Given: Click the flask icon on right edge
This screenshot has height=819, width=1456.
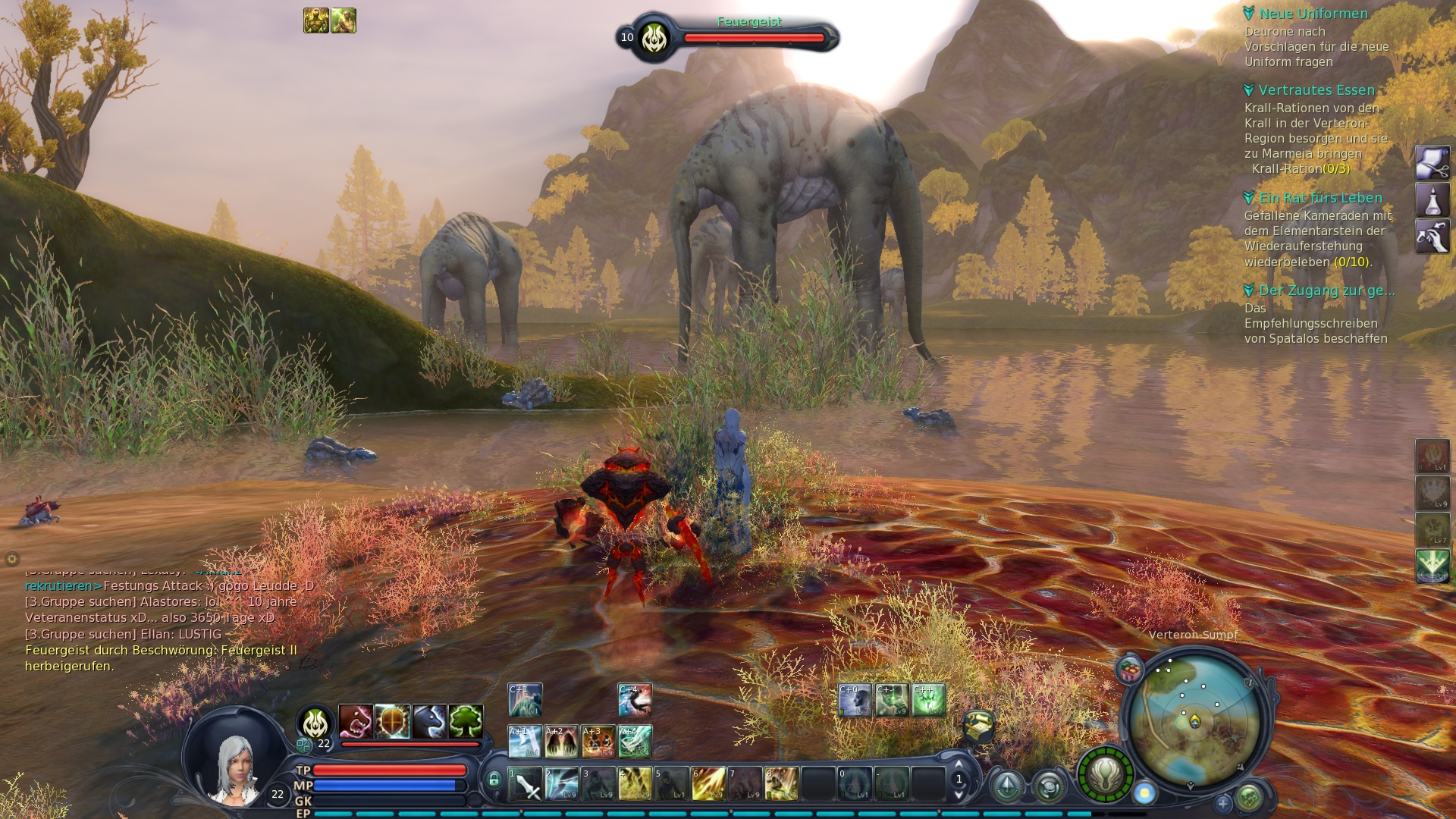Looking at the screenshot, I should tap(1432, 200).
